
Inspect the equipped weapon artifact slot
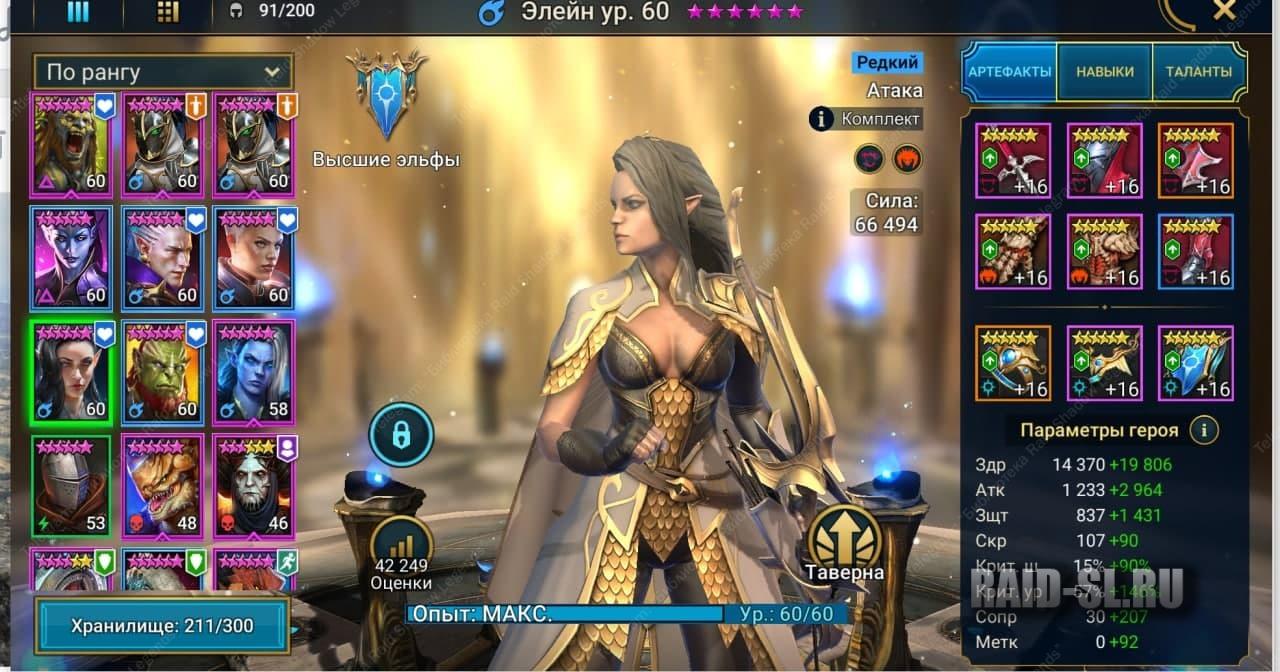click(1012, 160)
